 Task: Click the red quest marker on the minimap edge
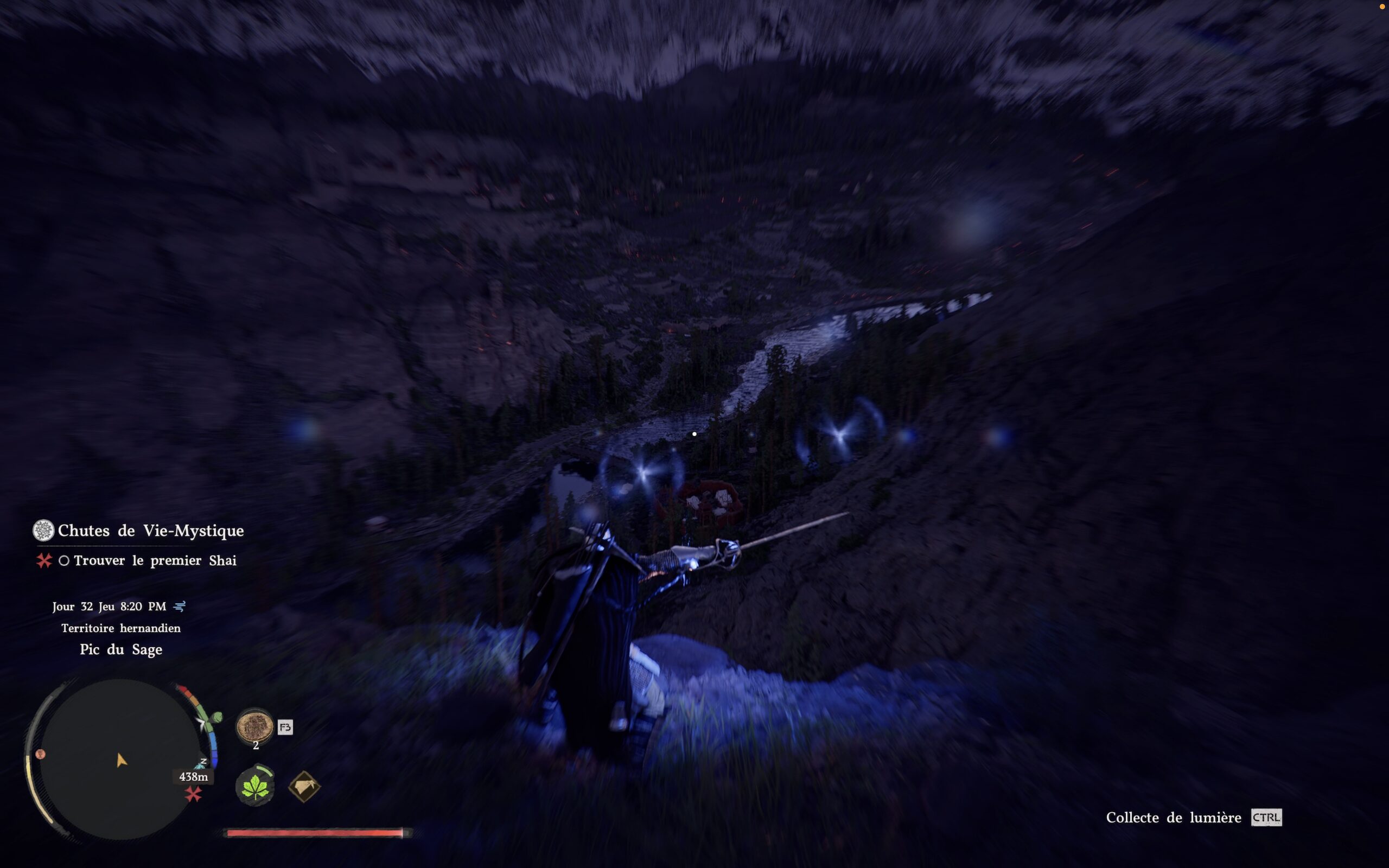(193, 794)
